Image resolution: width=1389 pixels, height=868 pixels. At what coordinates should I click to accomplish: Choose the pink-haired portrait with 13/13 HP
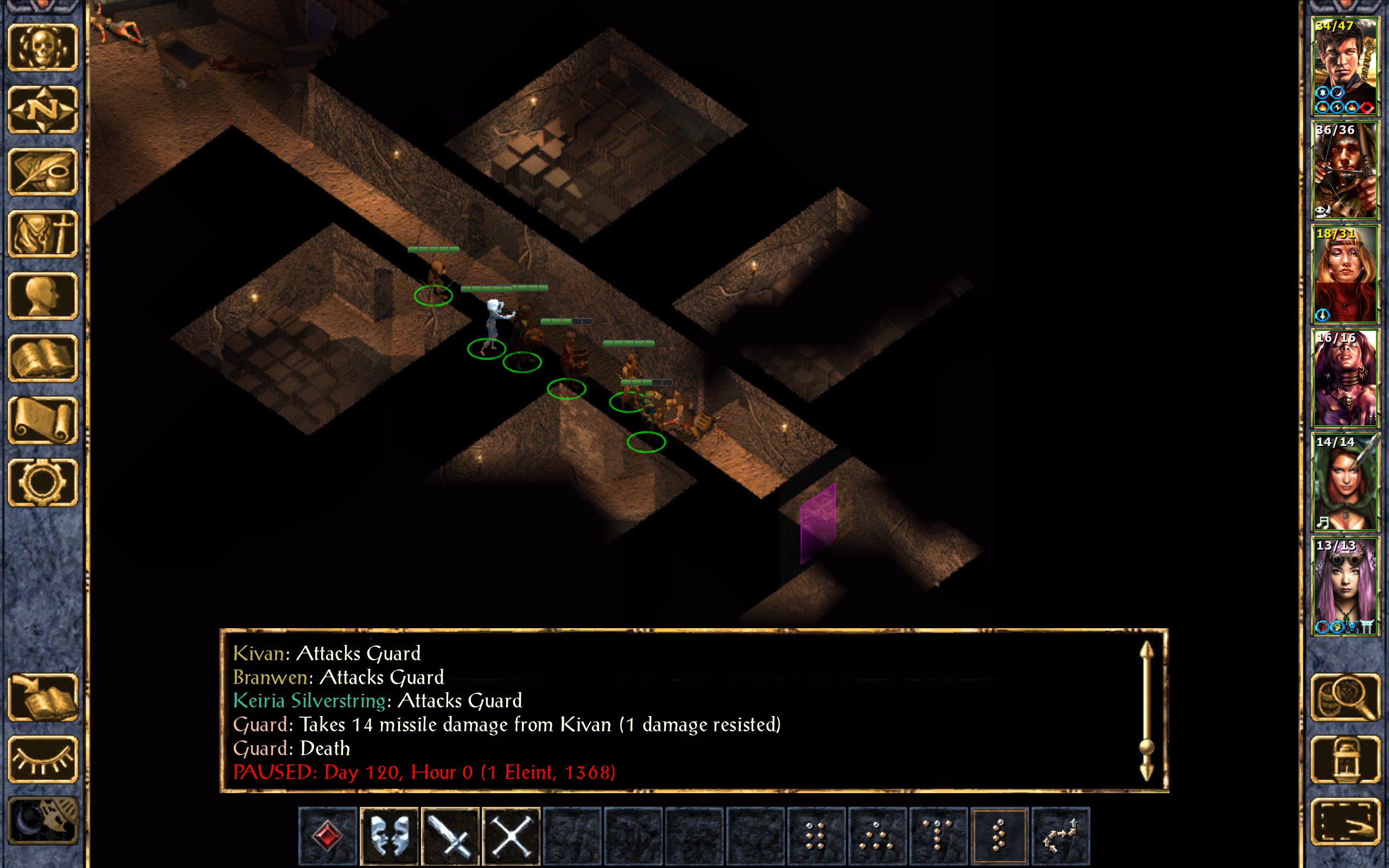tap(1345, 585)
